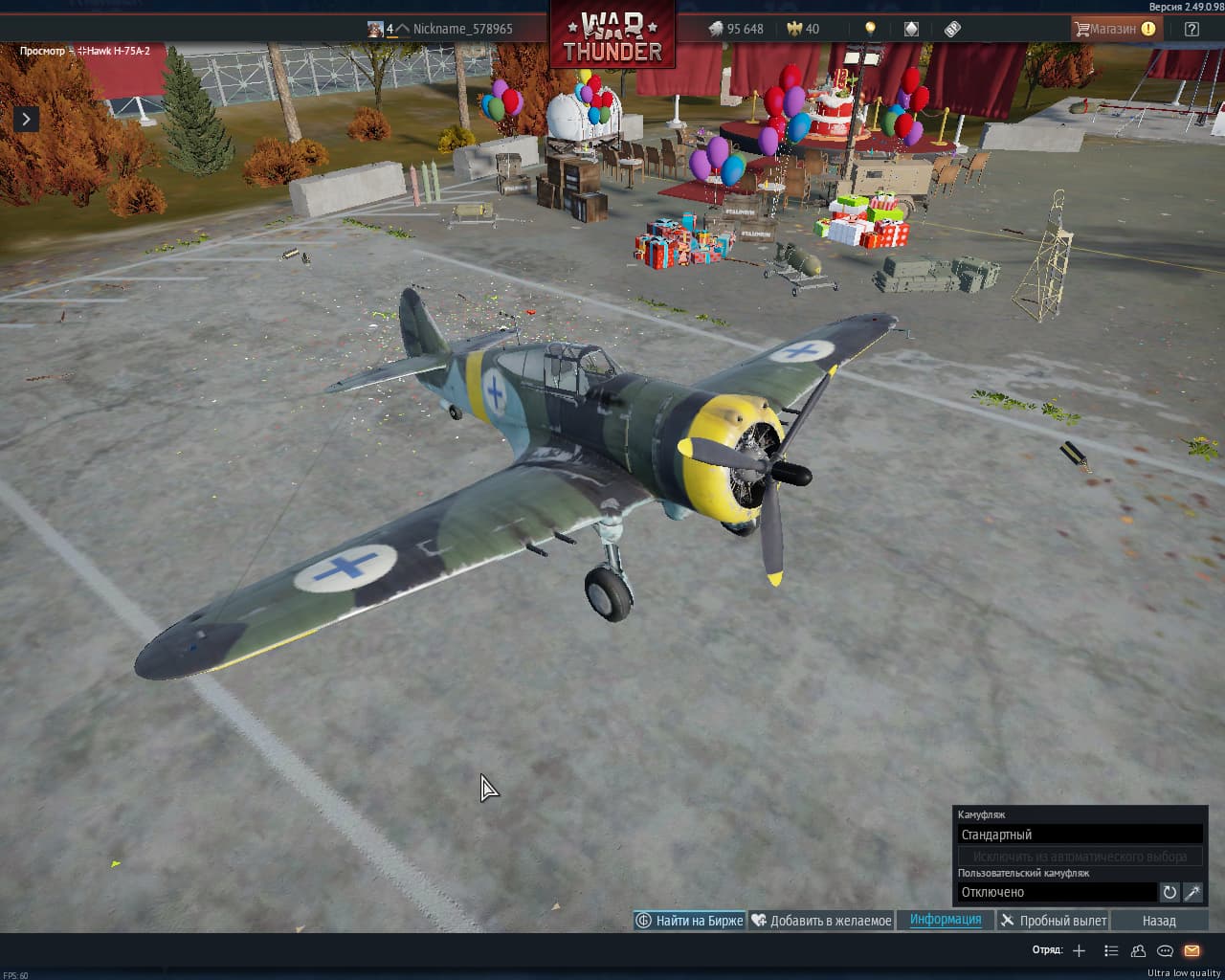Click the magic wand camouflage button

click(x=1192, y=892)
